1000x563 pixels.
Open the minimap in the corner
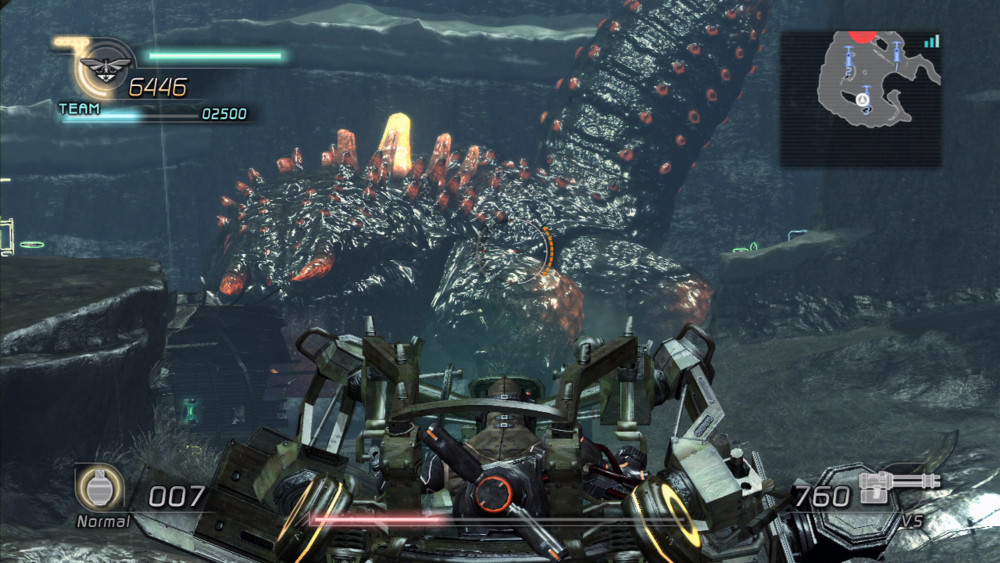click(x=860, y=97)
